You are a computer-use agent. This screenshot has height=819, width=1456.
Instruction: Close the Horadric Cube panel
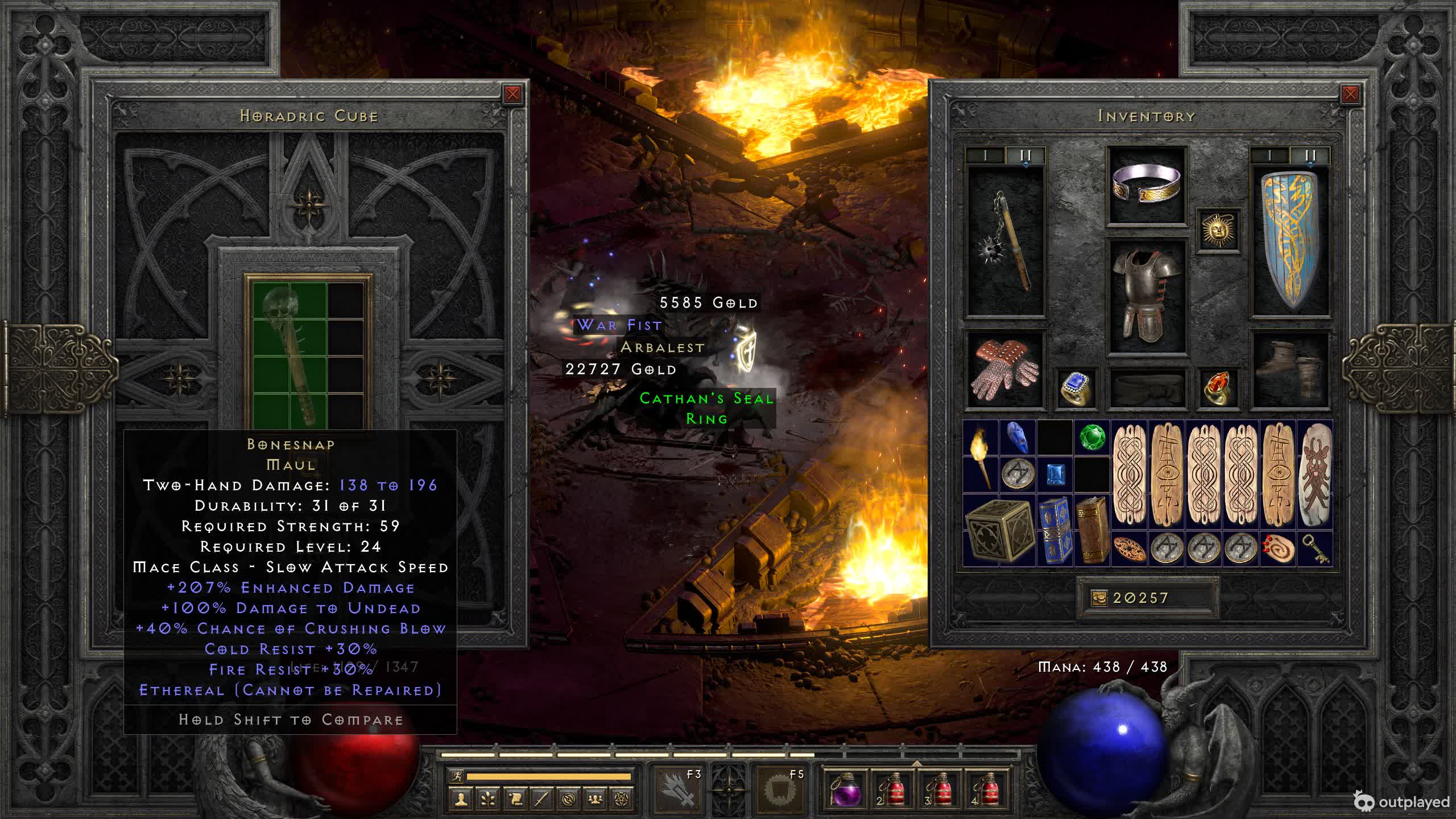(512, 94)
